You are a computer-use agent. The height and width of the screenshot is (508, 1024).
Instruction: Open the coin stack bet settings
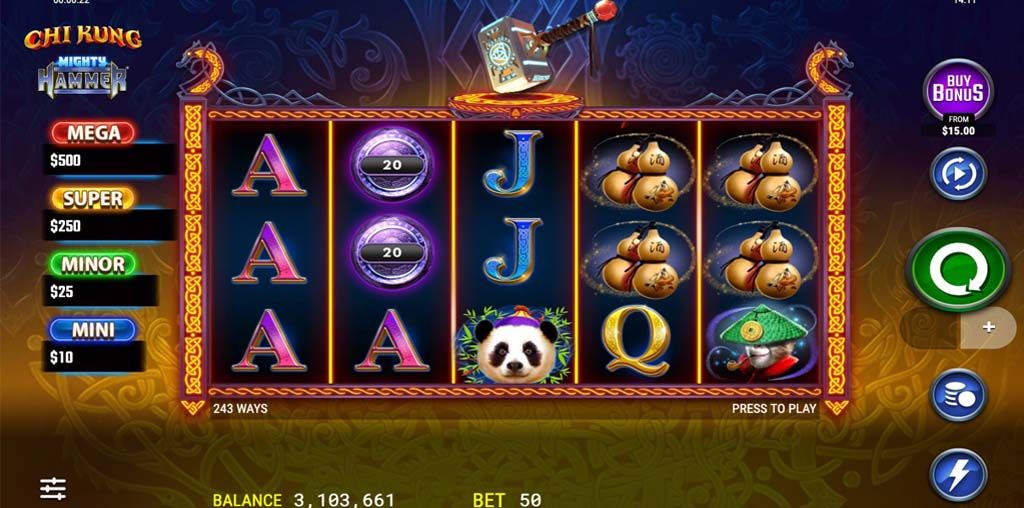click(x=958, y=395)
